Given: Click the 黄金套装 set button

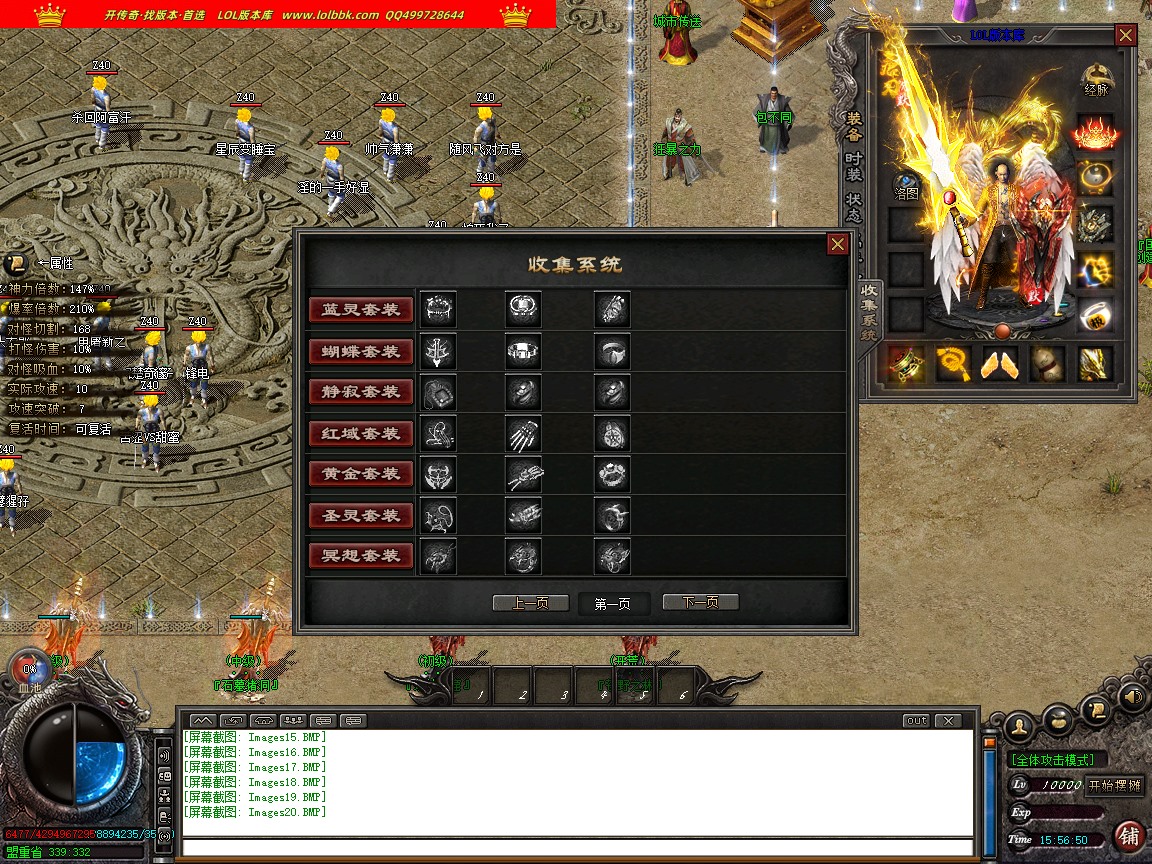Looking at the screenshot, I should pyautogui.click(x=361, y=474).
